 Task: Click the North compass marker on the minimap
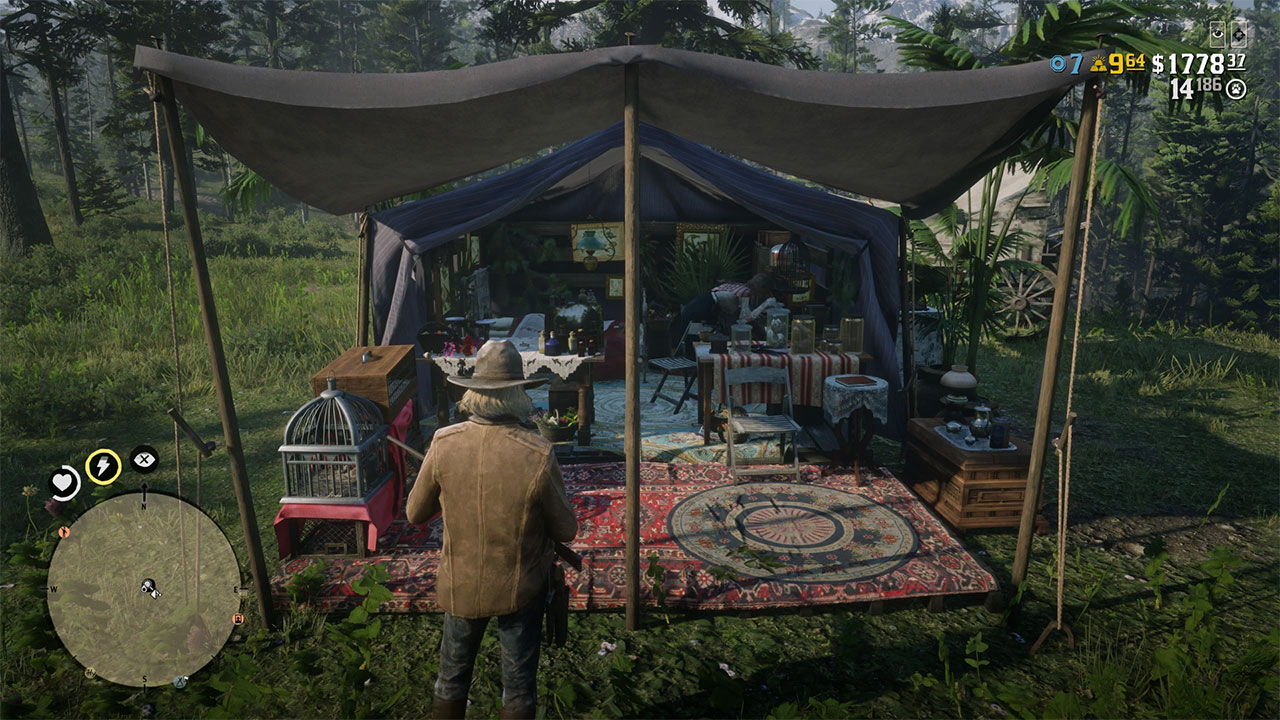tap(144, 506)
